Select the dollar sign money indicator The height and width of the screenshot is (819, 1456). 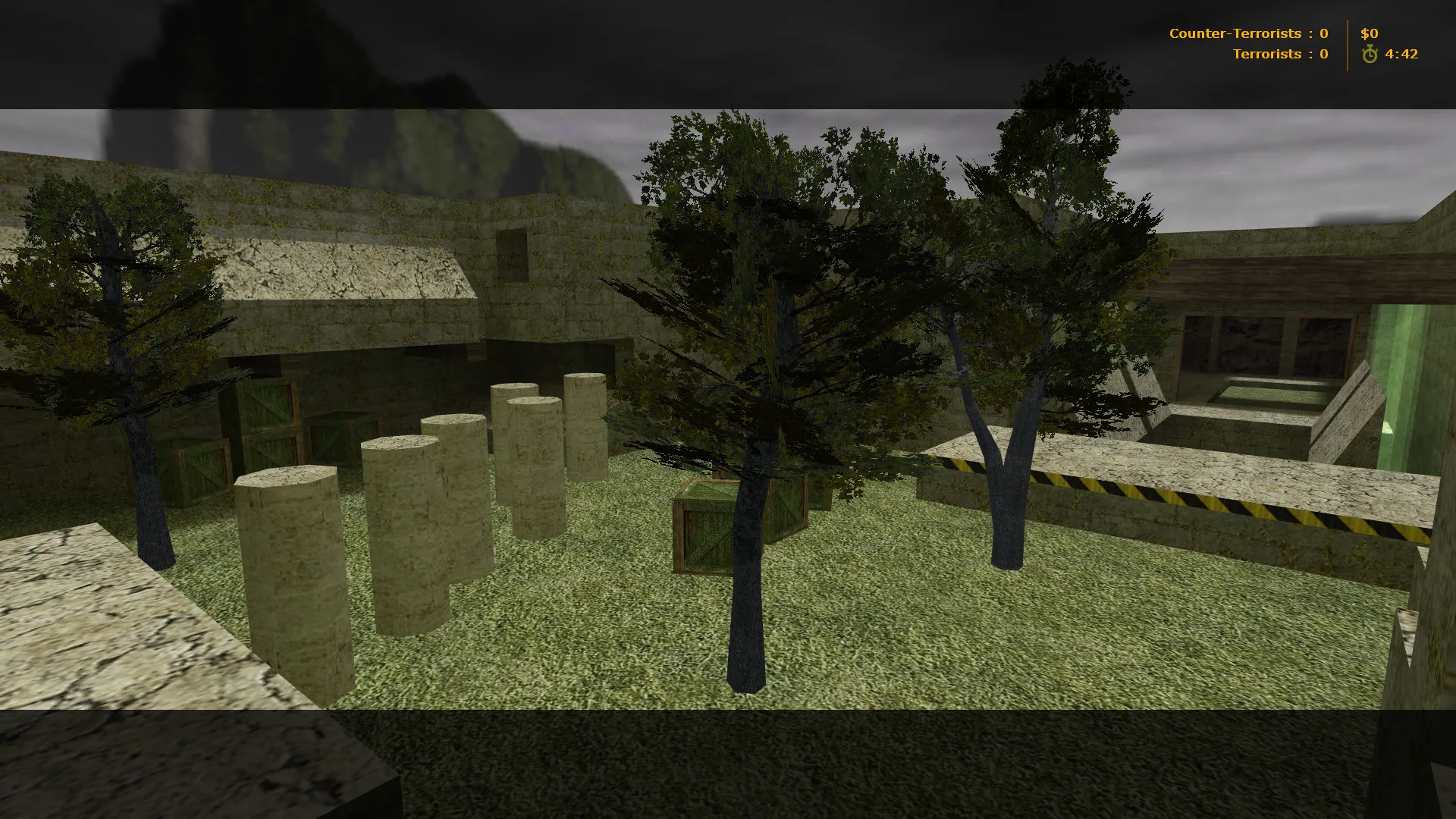click(x=1363, y=33)
